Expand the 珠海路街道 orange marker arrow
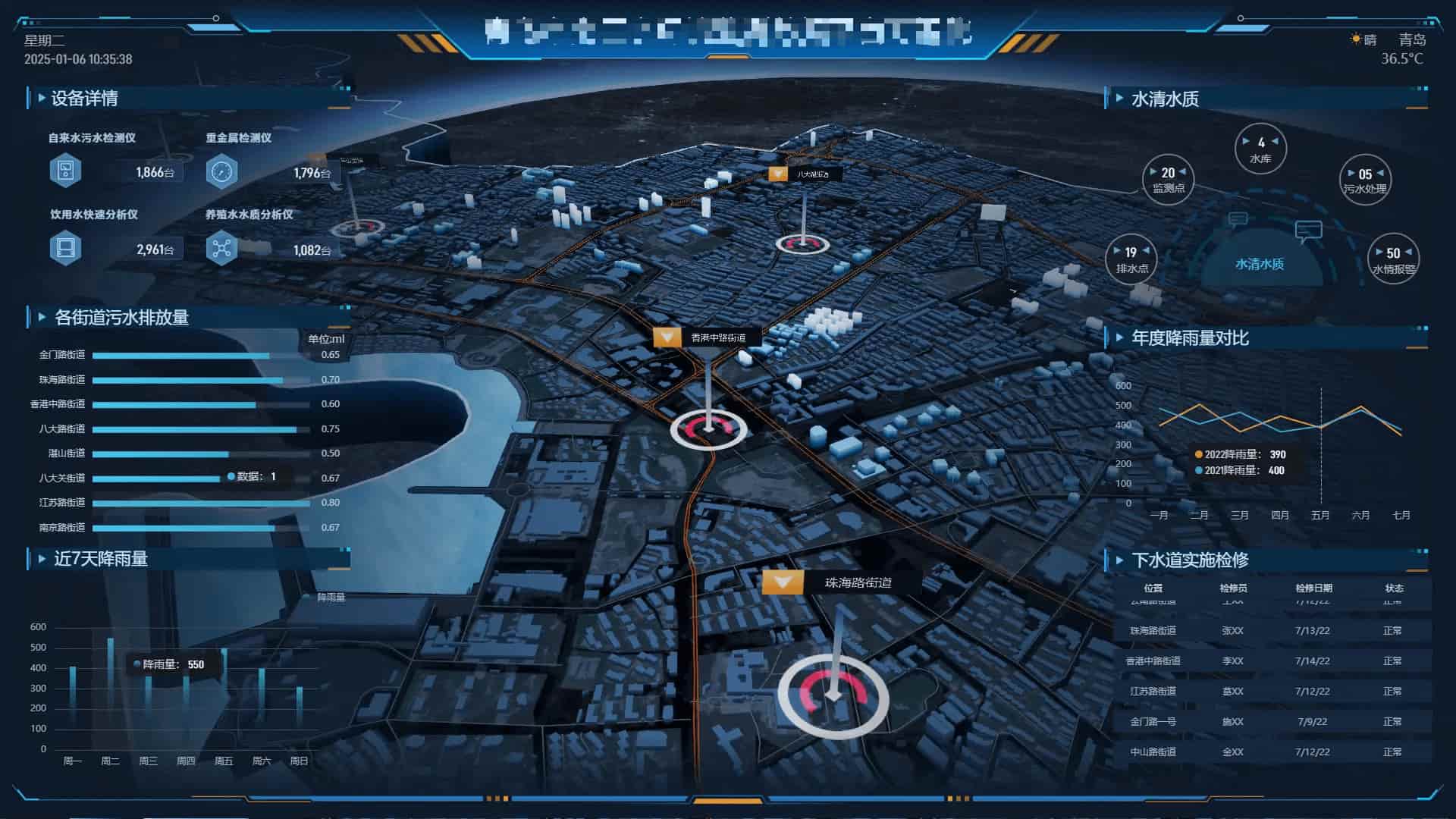 [x=782, y=583]
